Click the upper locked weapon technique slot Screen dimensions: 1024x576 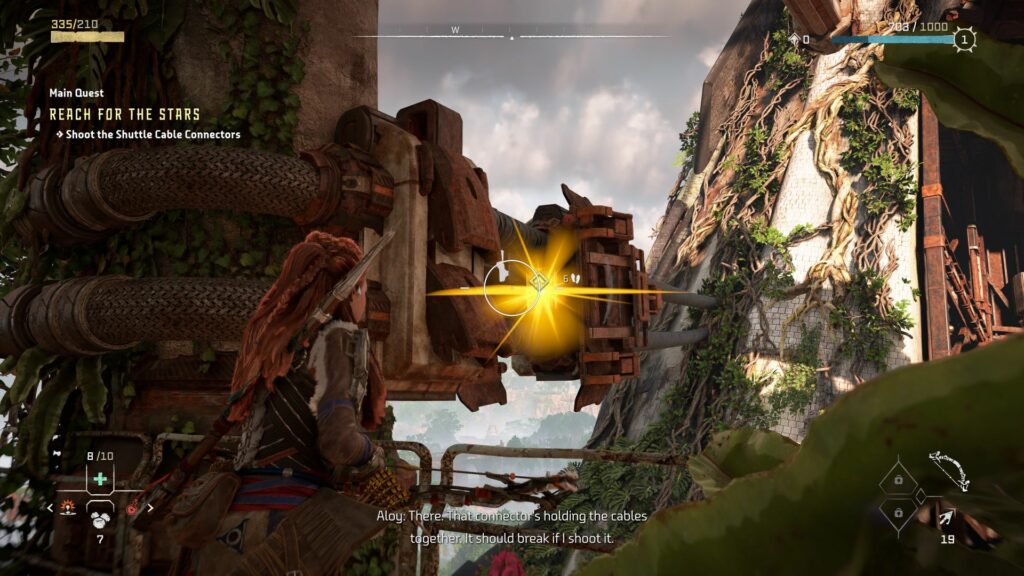(897, 481)
